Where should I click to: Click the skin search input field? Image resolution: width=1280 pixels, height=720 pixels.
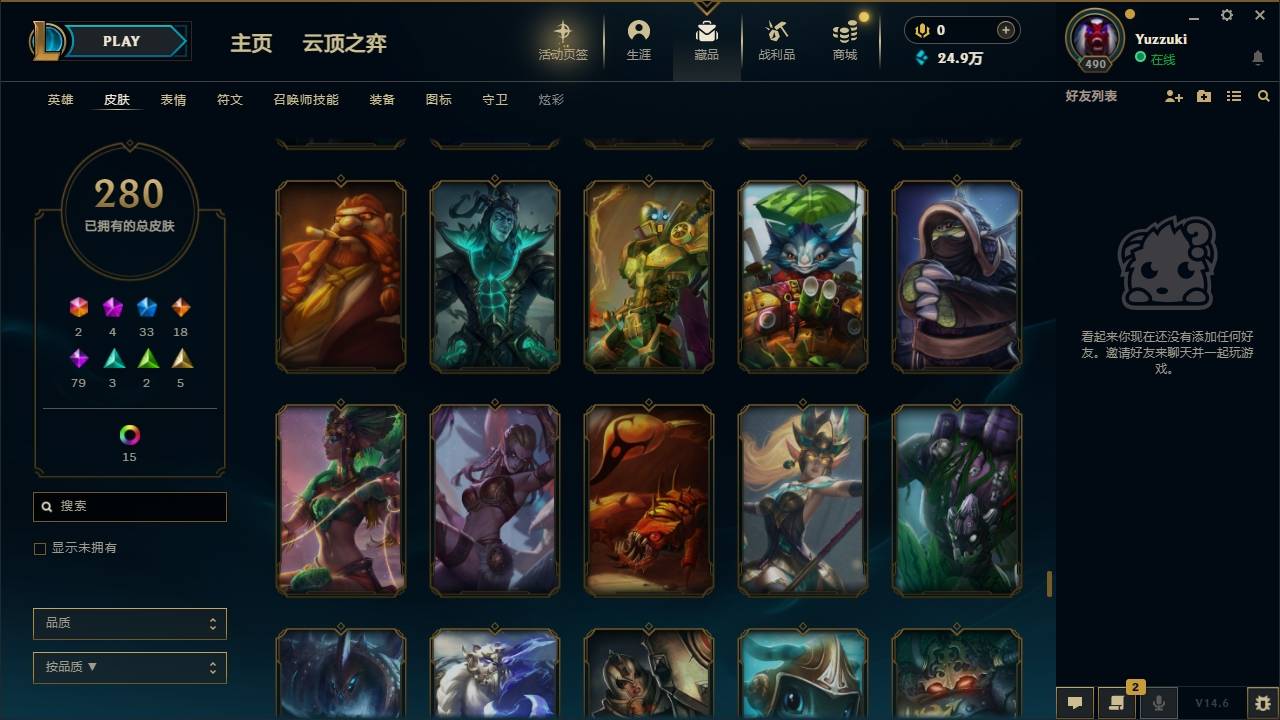click(x=129, y=506)
